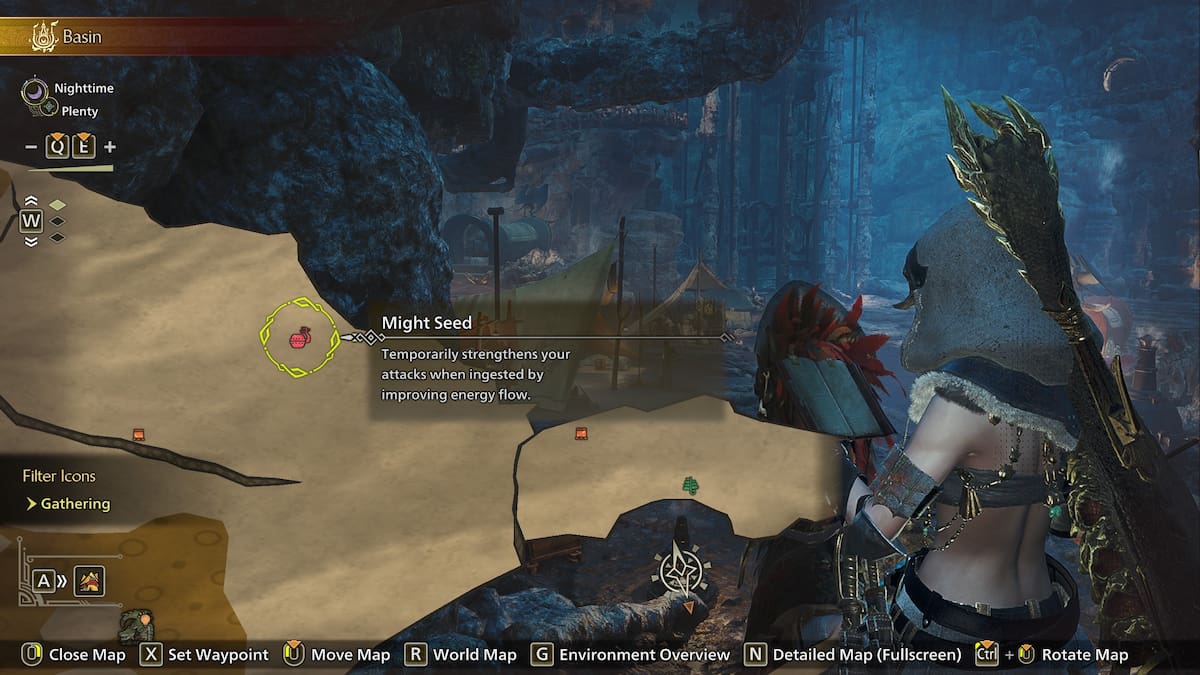The image size is (1200, 675).
Task: Zoom the map in with the plus
Action: pos(109,147)
